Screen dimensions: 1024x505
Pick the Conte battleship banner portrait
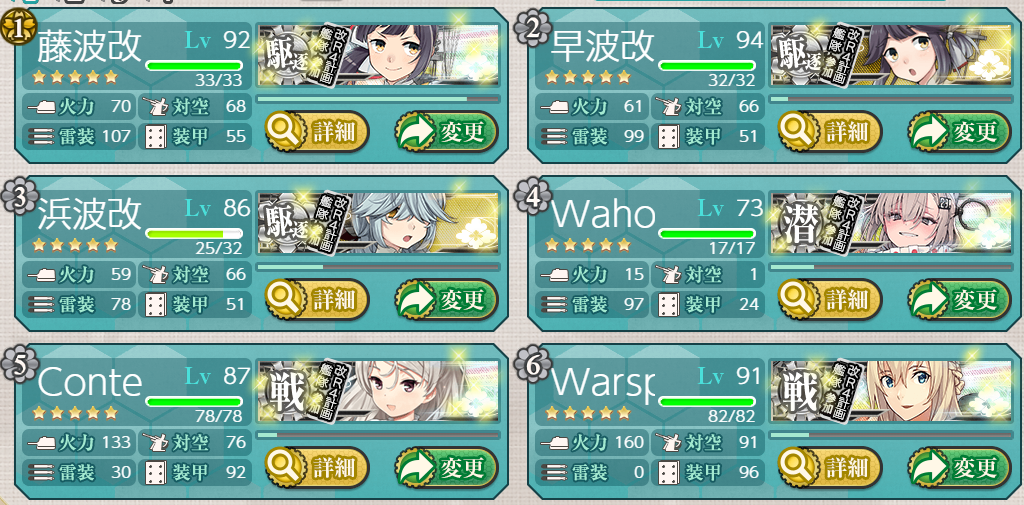[x=378, y=391]
